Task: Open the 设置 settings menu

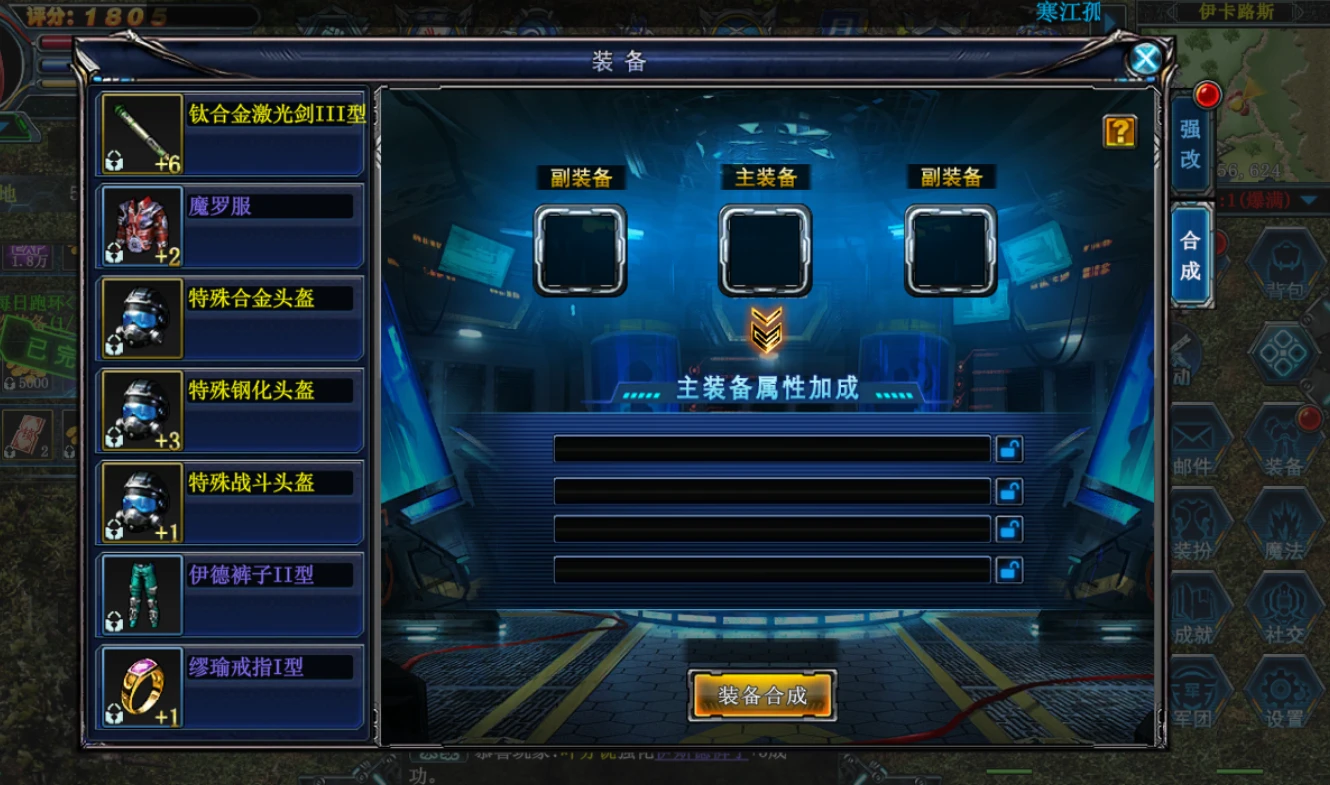Action: coord(1284,696)
